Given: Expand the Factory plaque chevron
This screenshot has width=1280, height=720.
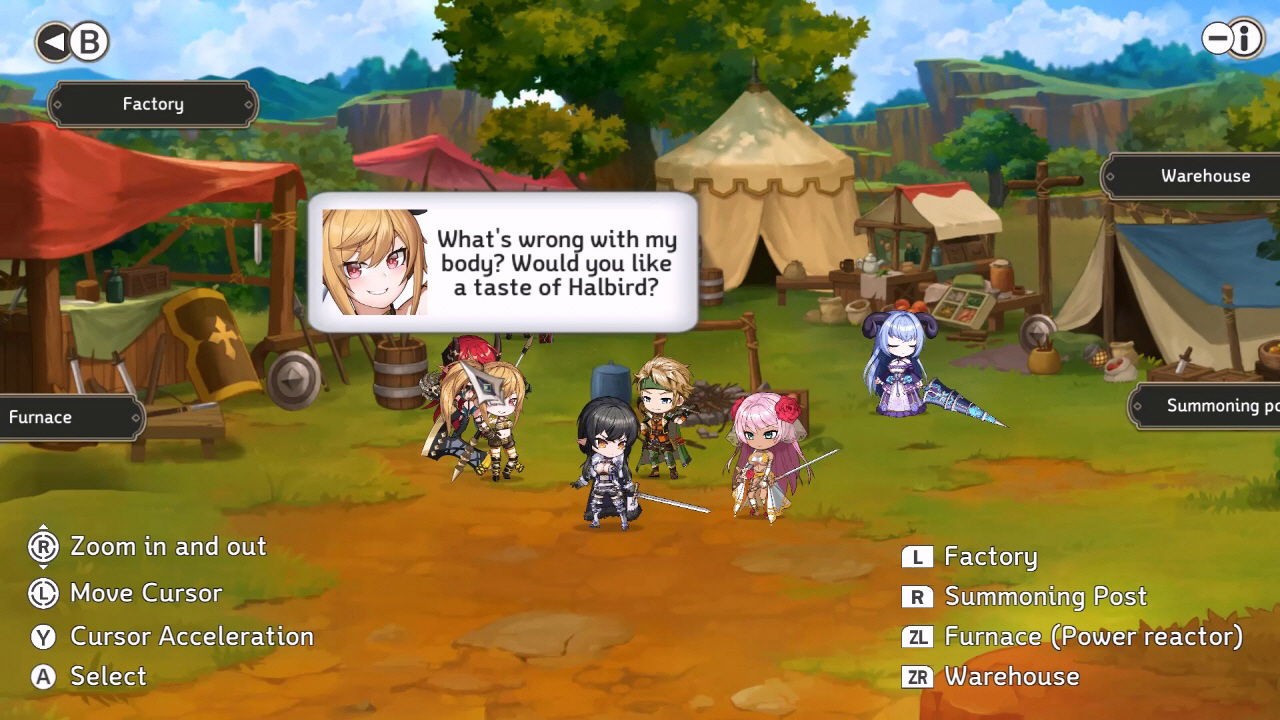Looking at the screenshot, I should point(247,104).
